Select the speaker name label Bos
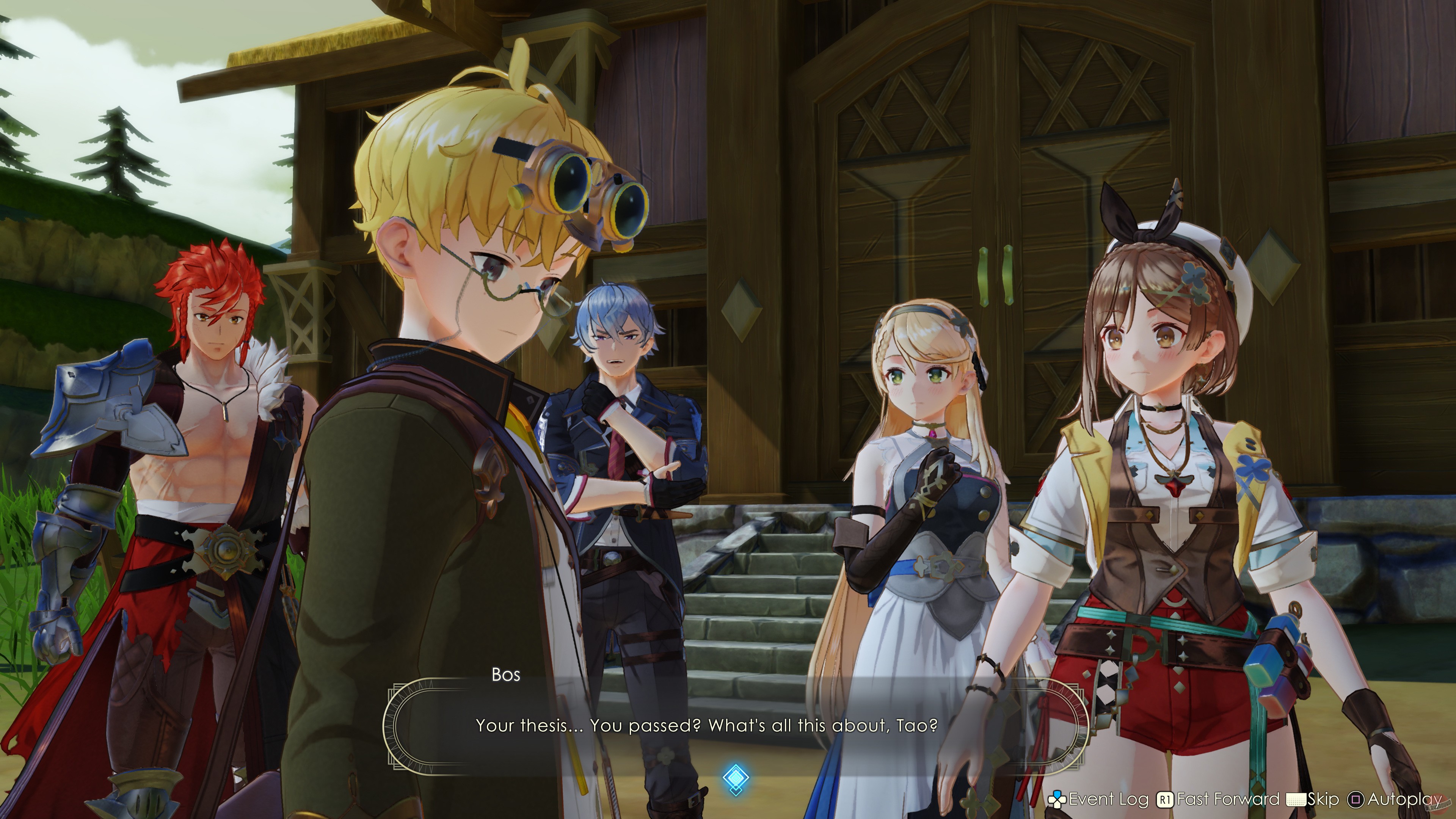This screenshot has width=1456, height=819. (x=507, y=675)
